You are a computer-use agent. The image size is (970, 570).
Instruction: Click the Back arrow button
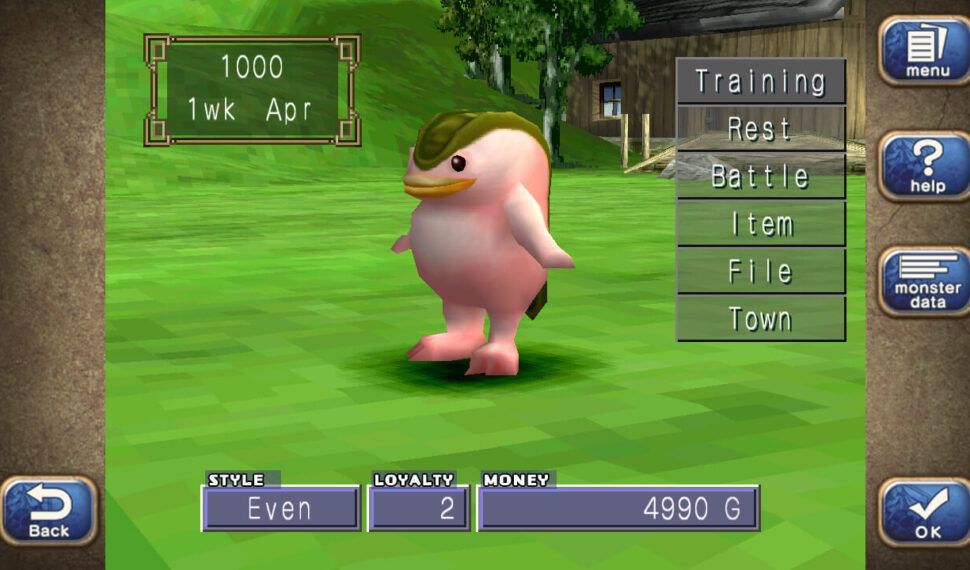(x=48, y=510)
